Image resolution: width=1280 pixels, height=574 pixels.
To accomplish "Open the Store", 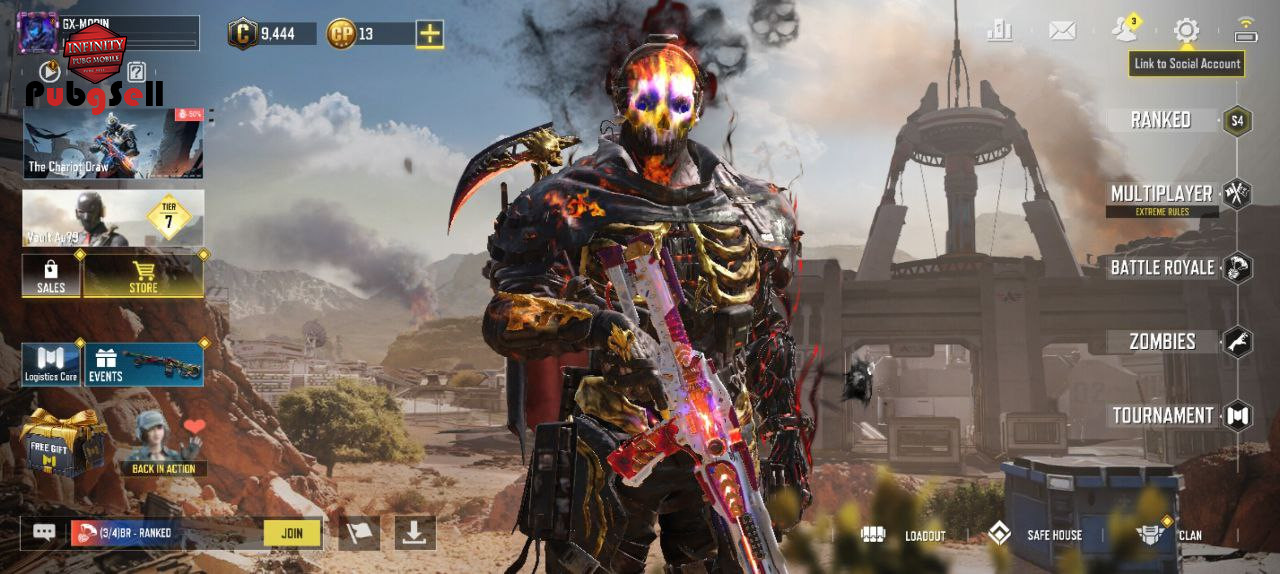I will (143, 275).
